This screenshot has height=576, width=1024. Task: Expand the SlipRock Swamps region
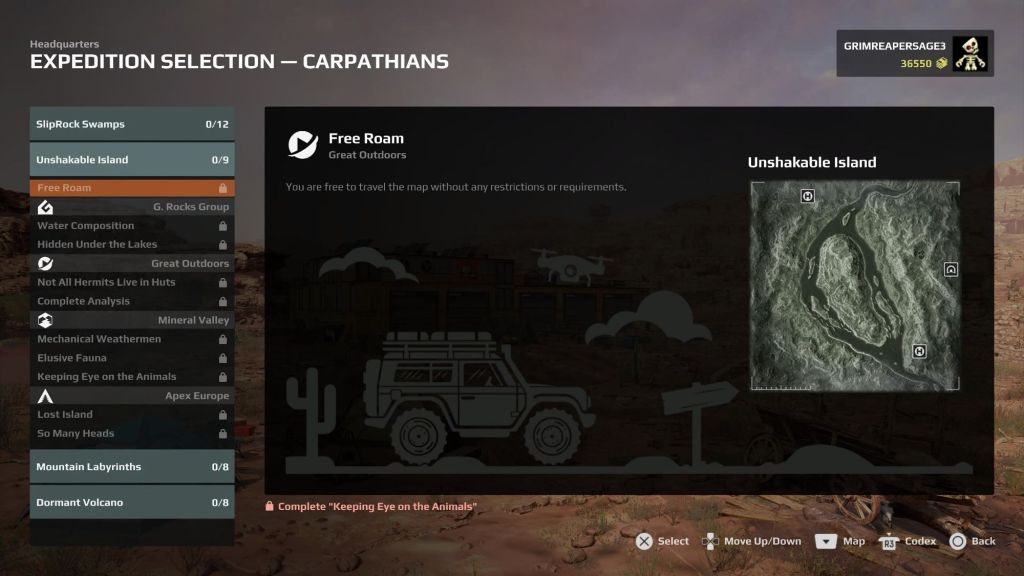tap(132, 124)
